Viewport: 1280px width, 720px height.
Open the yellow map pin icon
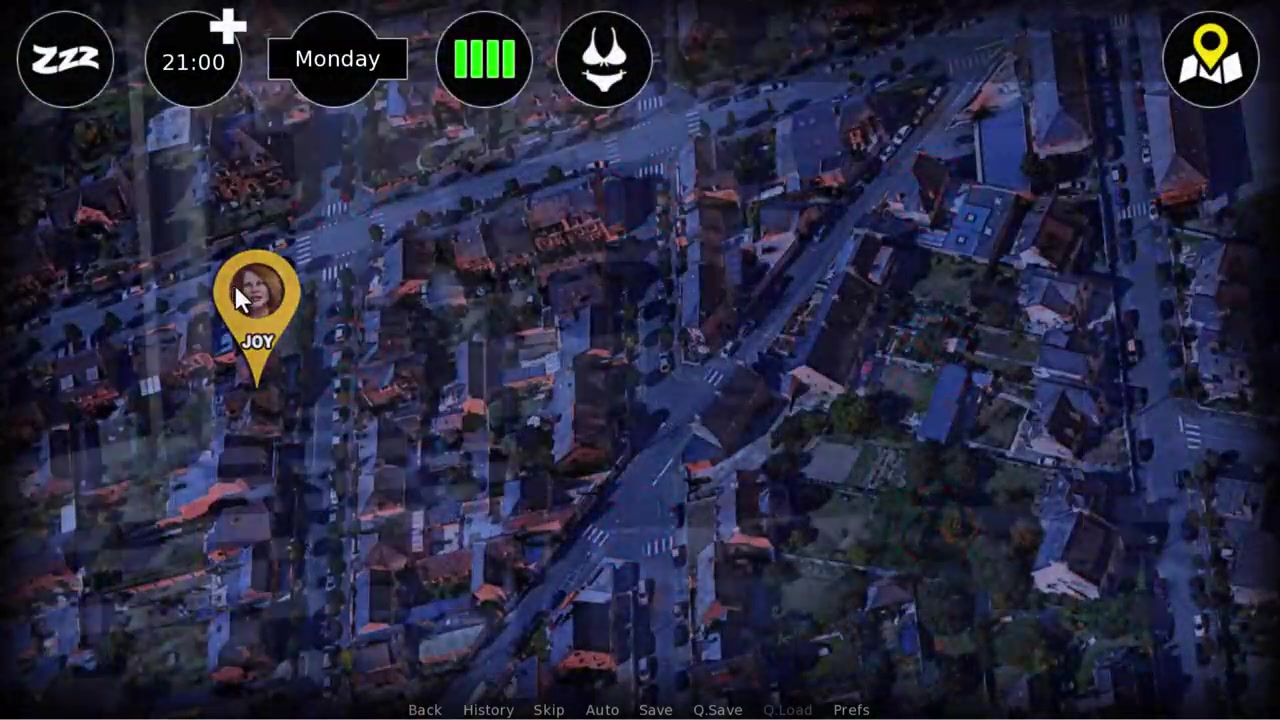click(1210, 60)
